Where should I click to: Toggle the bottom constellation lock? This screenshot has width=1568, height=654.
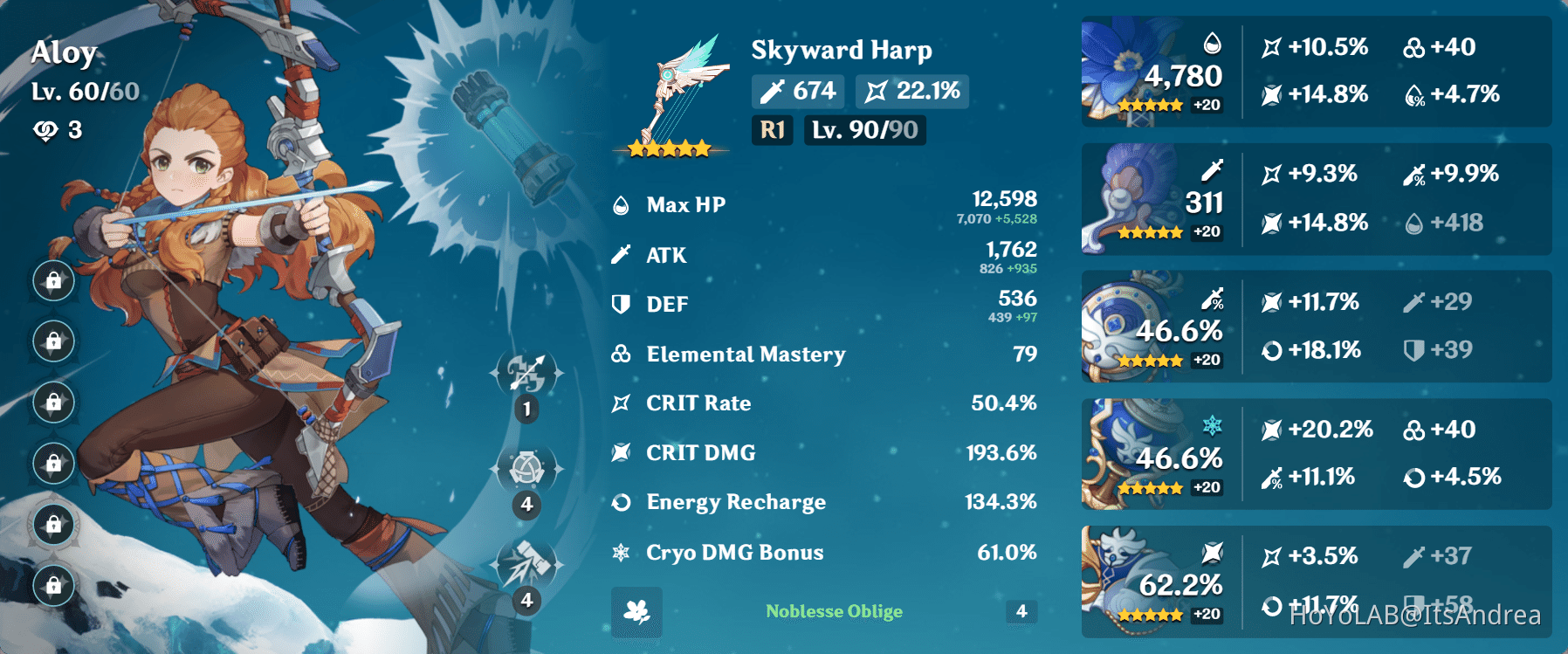click(53, 587)
